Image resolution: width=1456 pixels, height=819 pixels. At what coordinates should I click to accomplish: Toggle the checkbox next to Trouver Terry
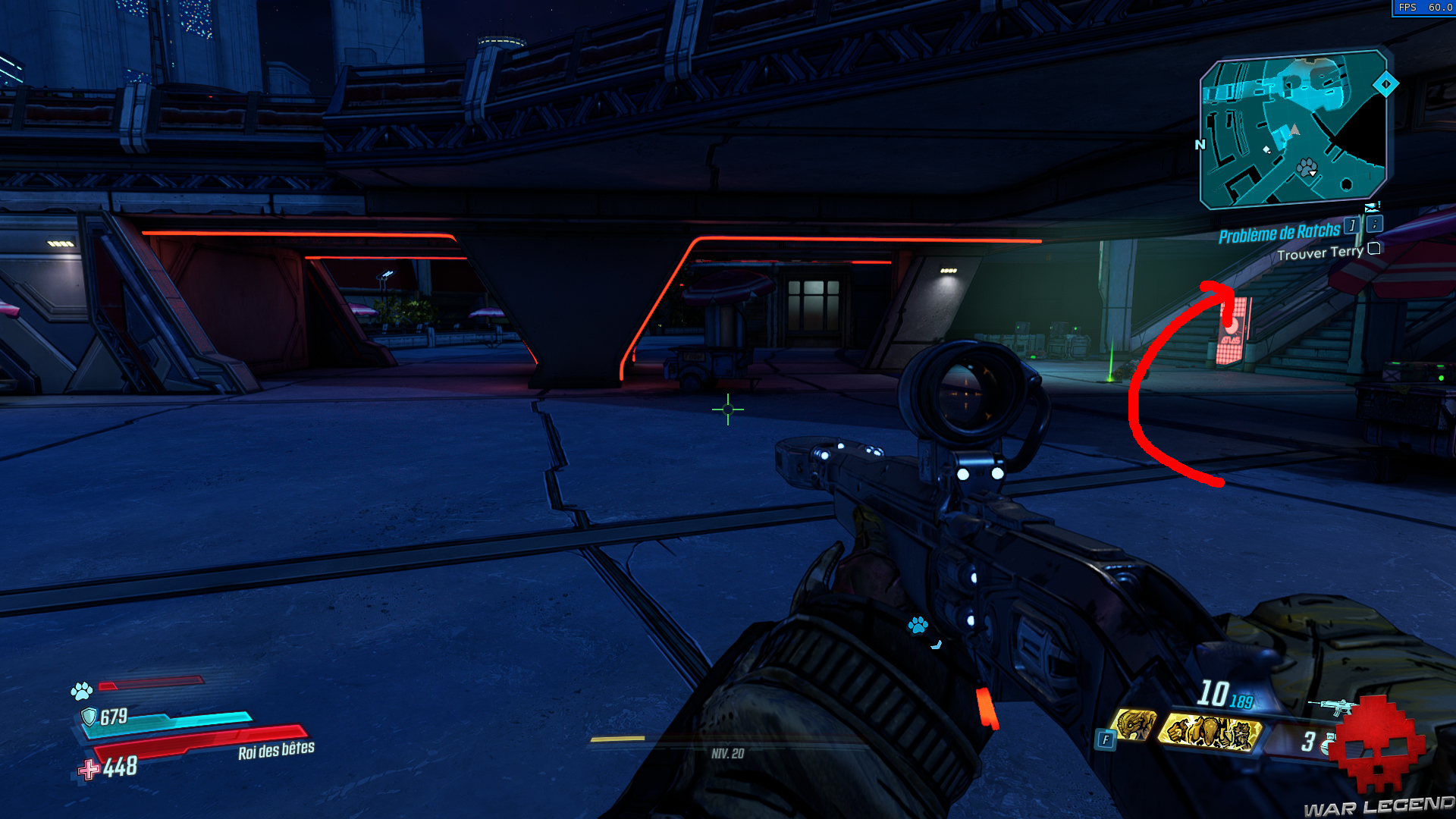click(1373, 249)
